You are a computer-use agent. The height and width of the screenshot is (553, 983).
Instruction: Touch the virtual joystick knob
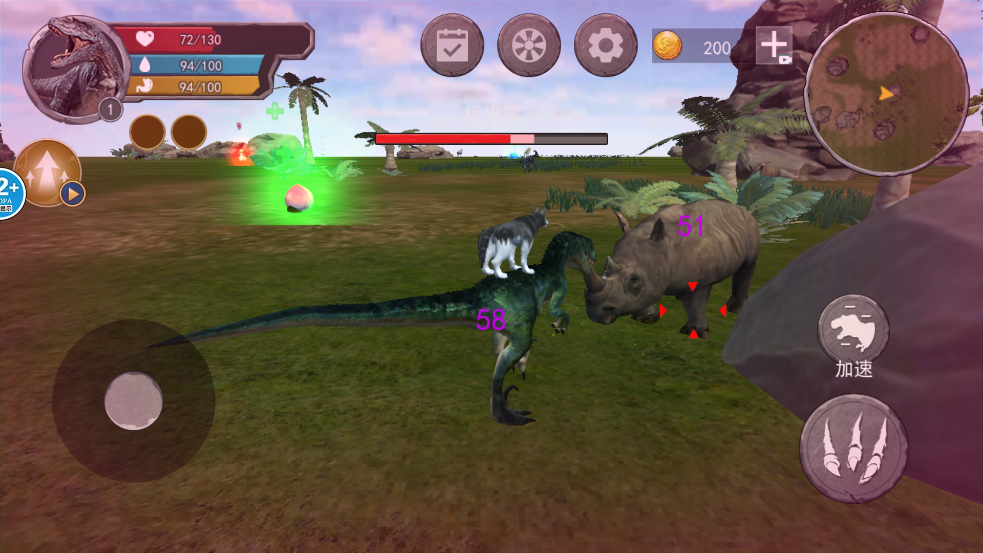coord(133,401)
